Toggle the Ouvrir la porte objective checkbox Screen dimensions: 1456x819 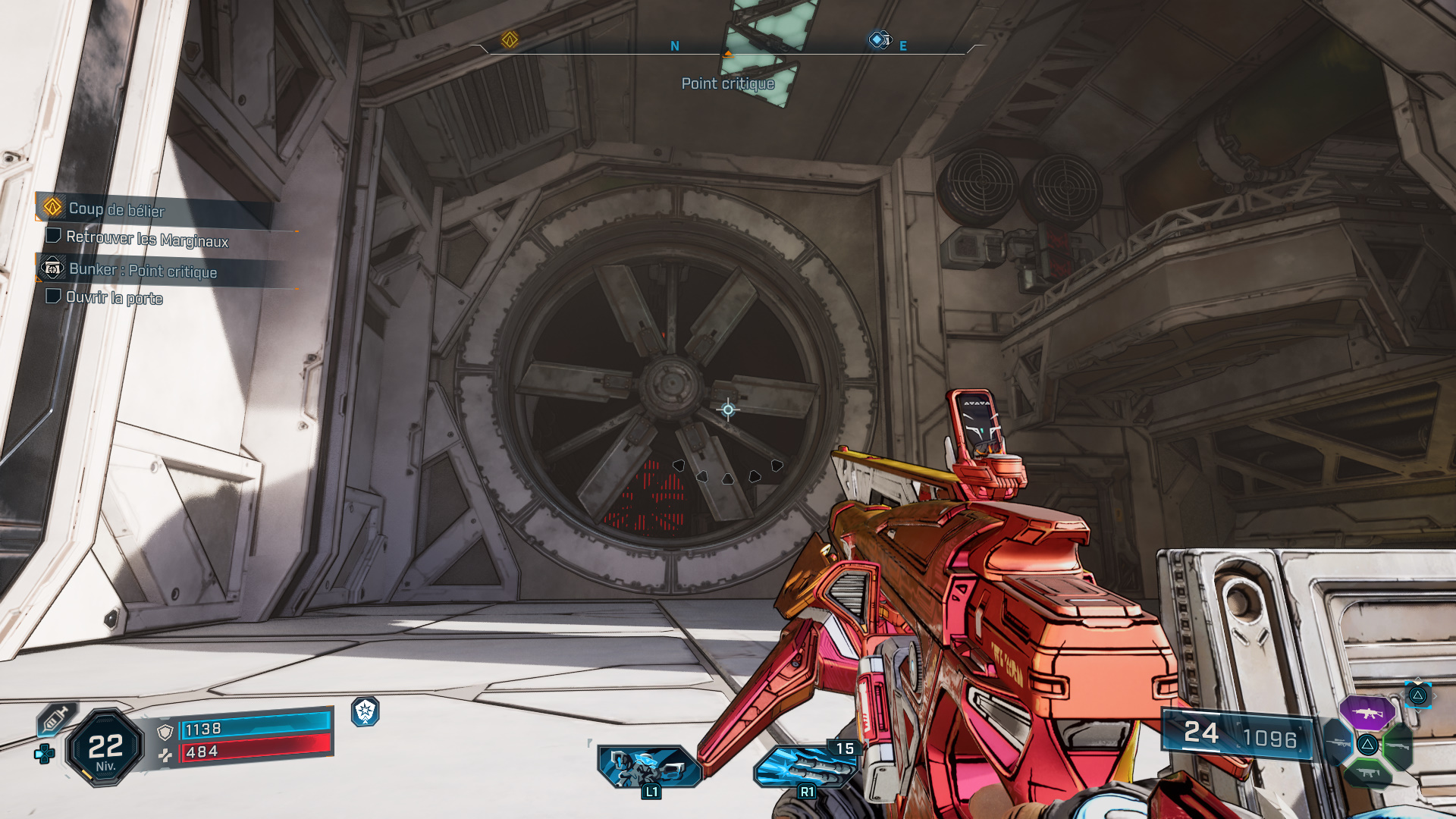coord(54,296)
